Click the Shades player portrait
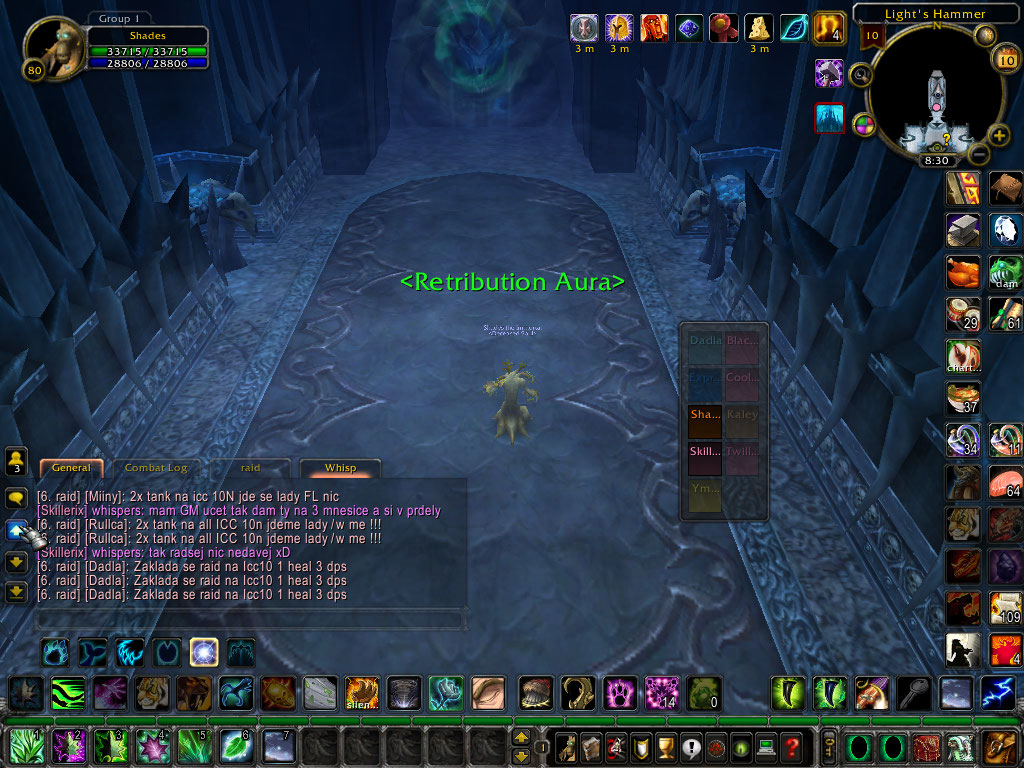The width and height of the screenshot is (1024, 768). tap(52, 47)
